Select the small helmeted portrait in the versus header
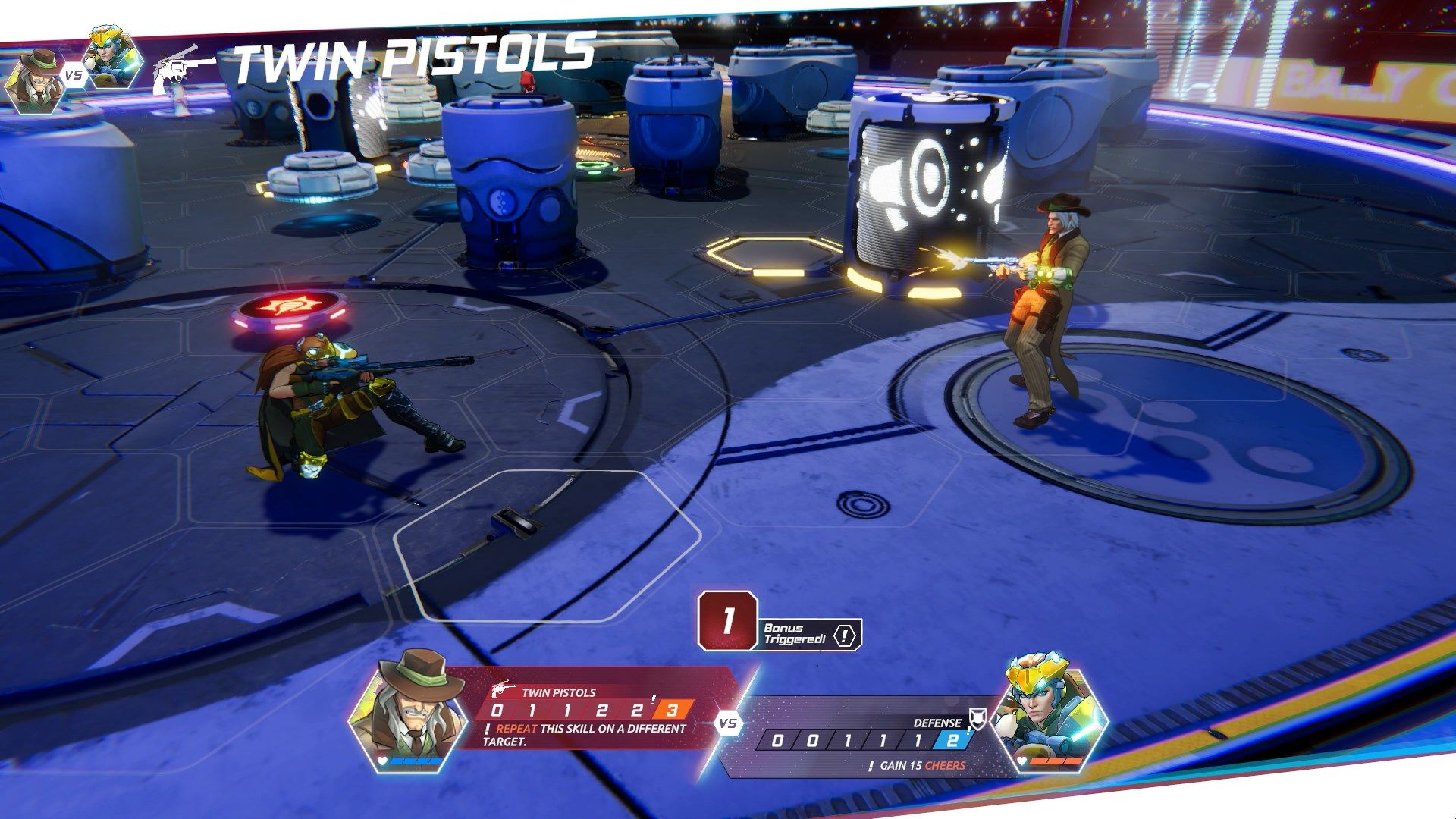This screenshot has height=819, width=1456. tap(112, 58)
